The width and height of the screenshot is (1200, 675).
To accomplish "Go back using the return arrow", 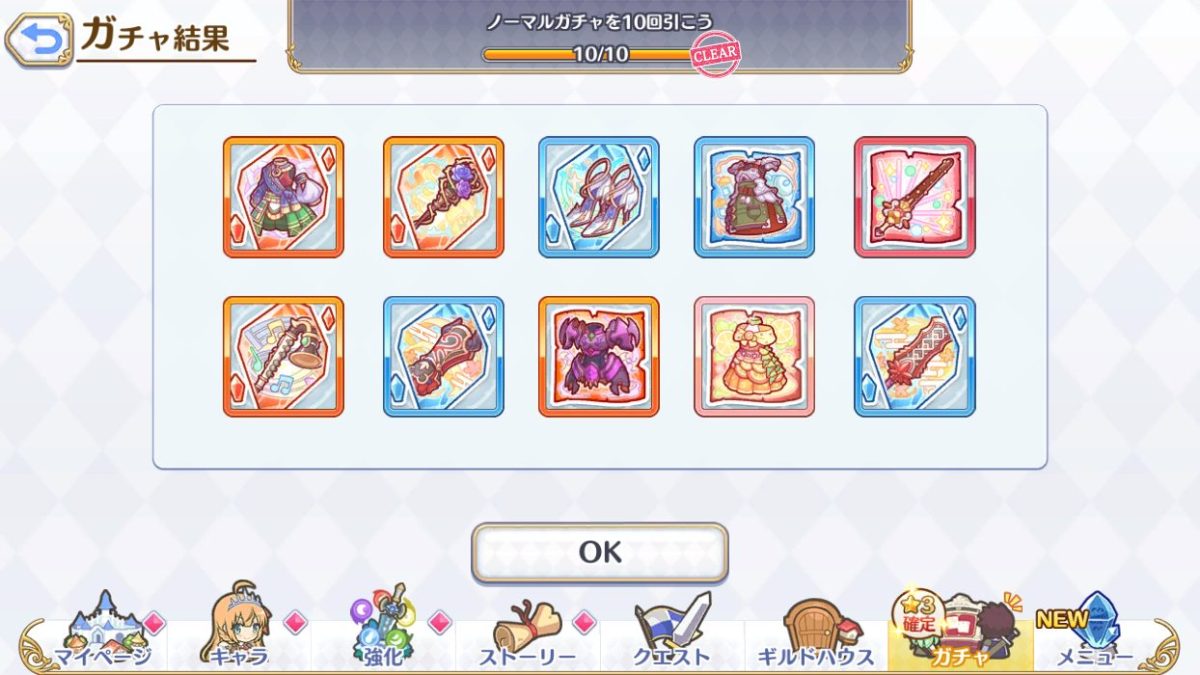I will tap(39, 40).
